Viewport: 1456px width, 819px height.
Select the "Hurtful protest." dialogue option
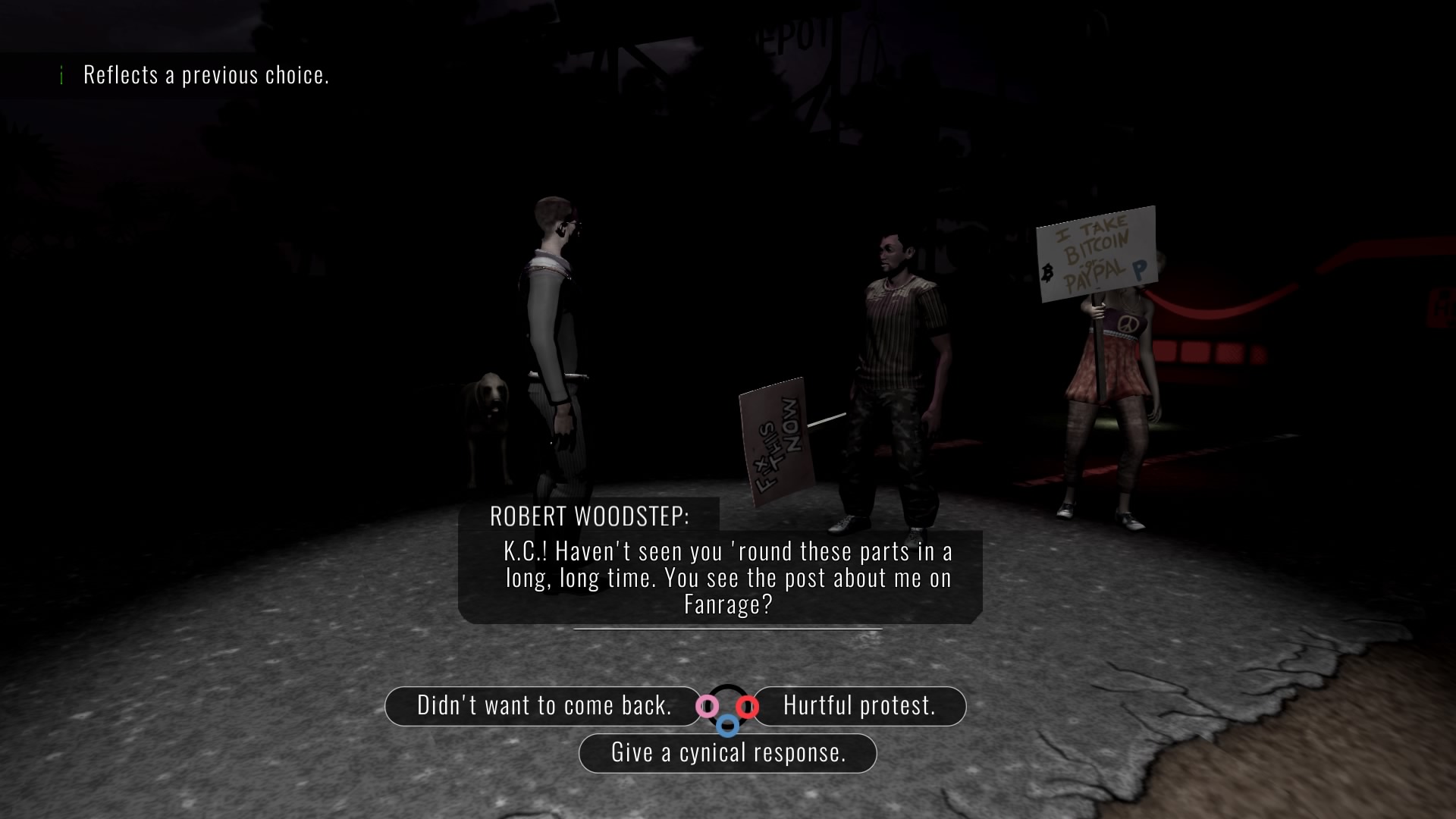859,706
